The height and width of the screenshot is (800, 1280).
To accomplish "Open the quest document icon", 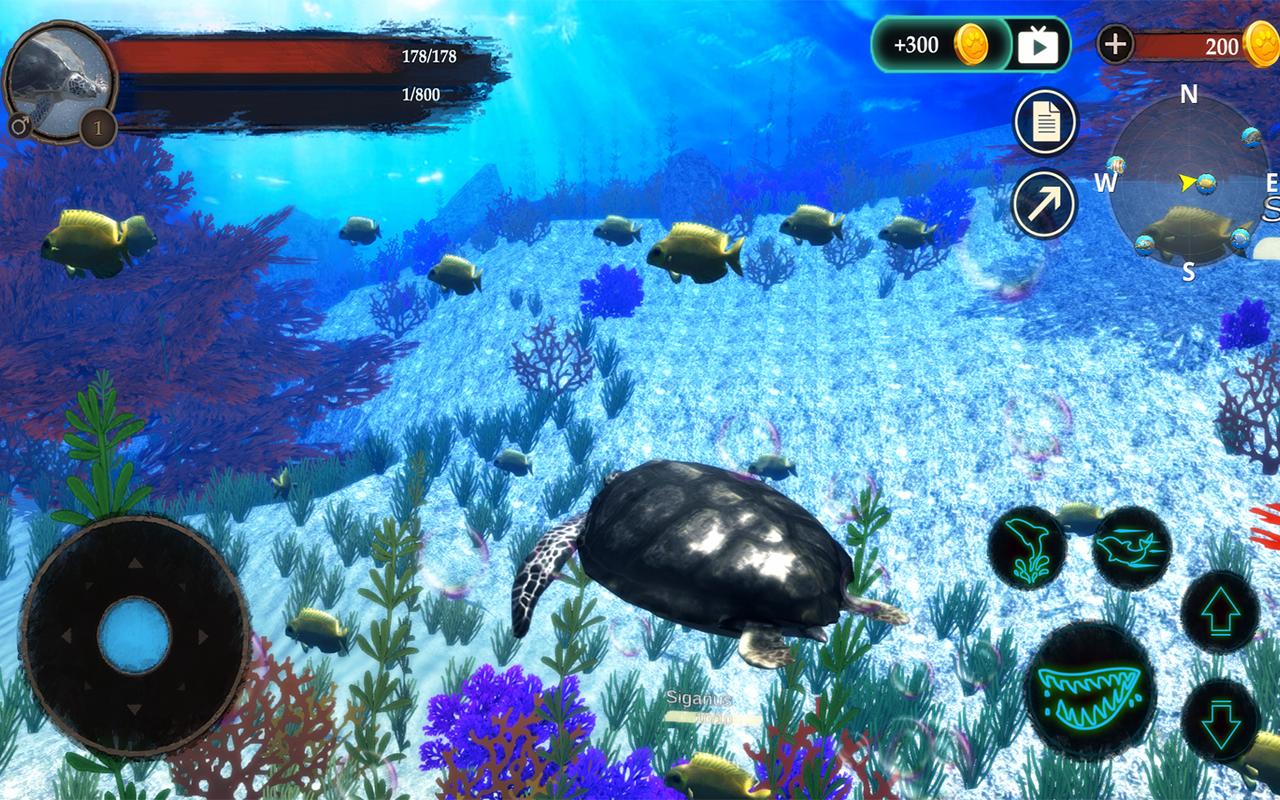I will pyautogui.click(x=1045, y=123).
